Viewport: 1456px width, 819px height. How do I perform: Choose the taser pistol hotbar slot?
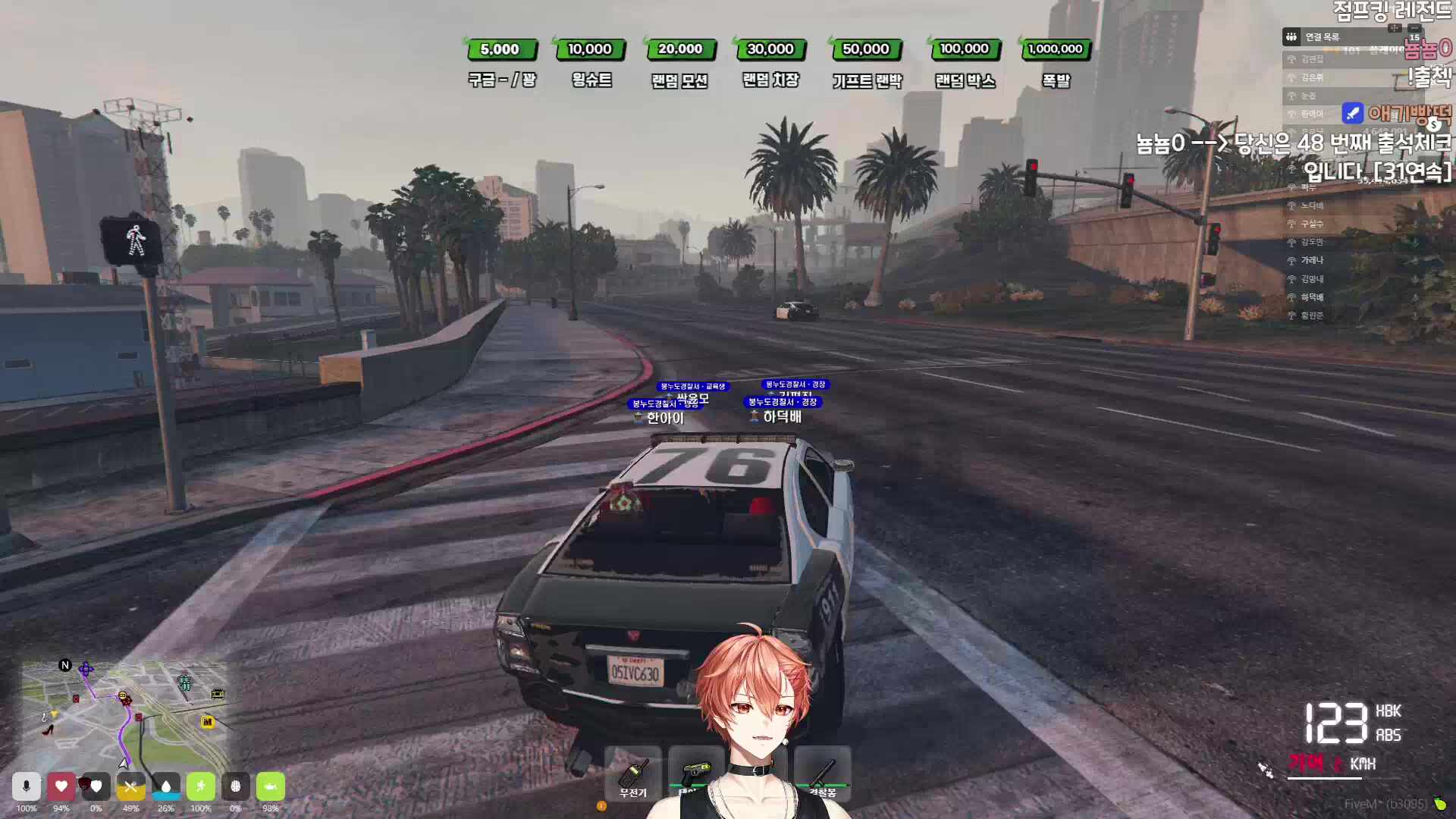coord(695,773)
